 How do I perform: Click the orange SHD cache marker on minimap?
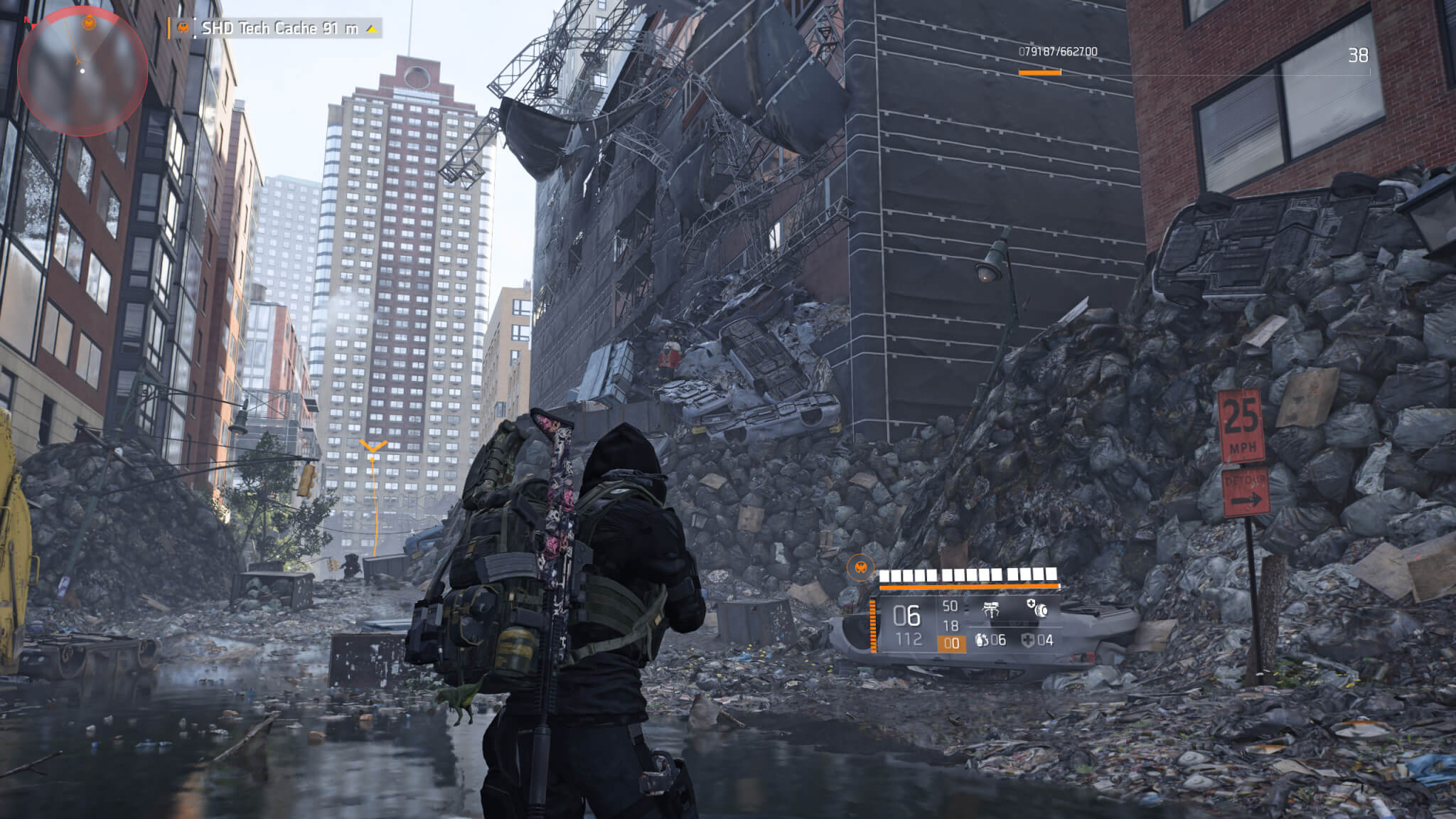point(89,23)
